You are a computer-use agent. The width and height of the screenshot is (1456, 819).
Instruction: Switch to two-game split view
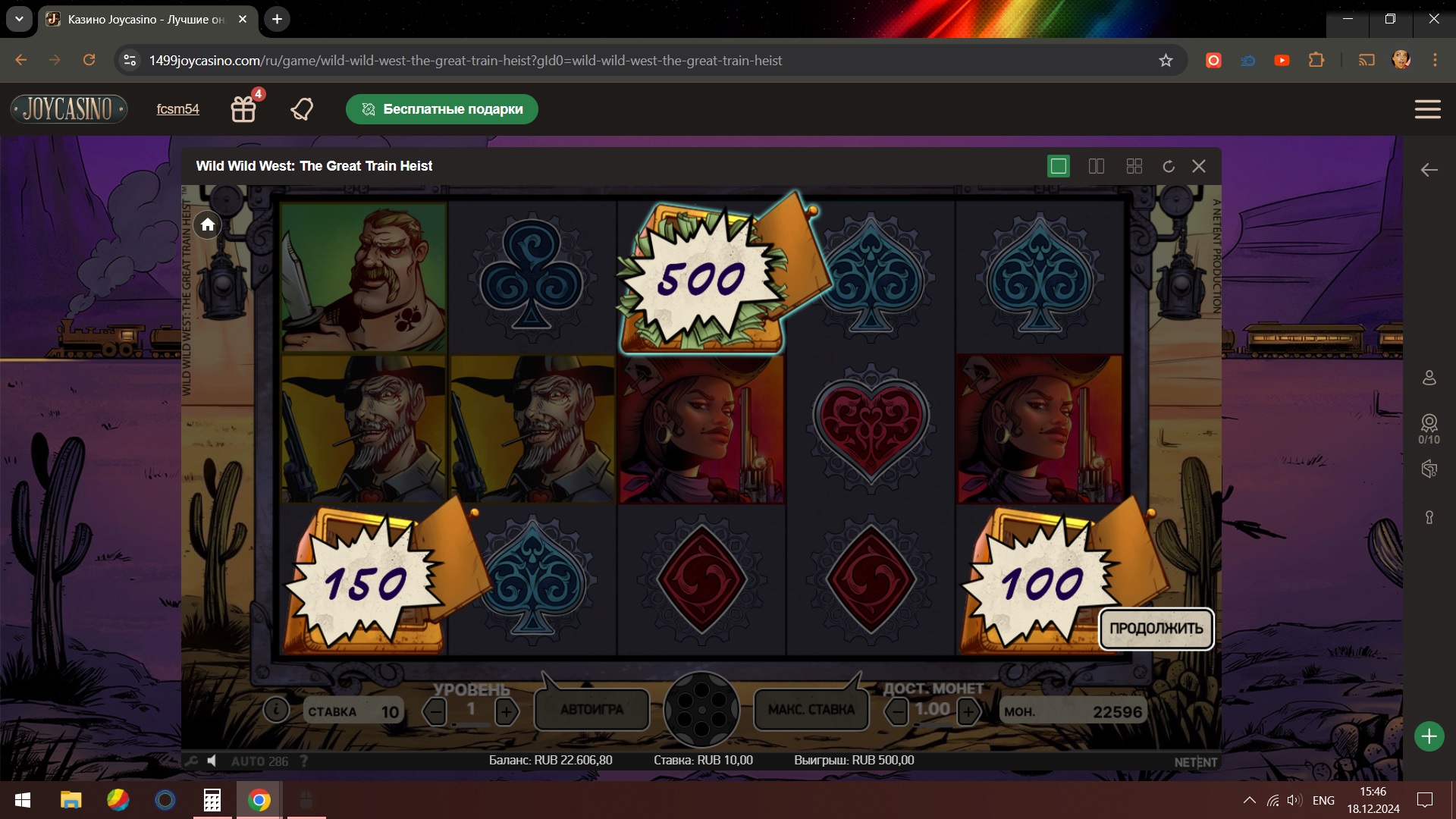click(1097, 166)
